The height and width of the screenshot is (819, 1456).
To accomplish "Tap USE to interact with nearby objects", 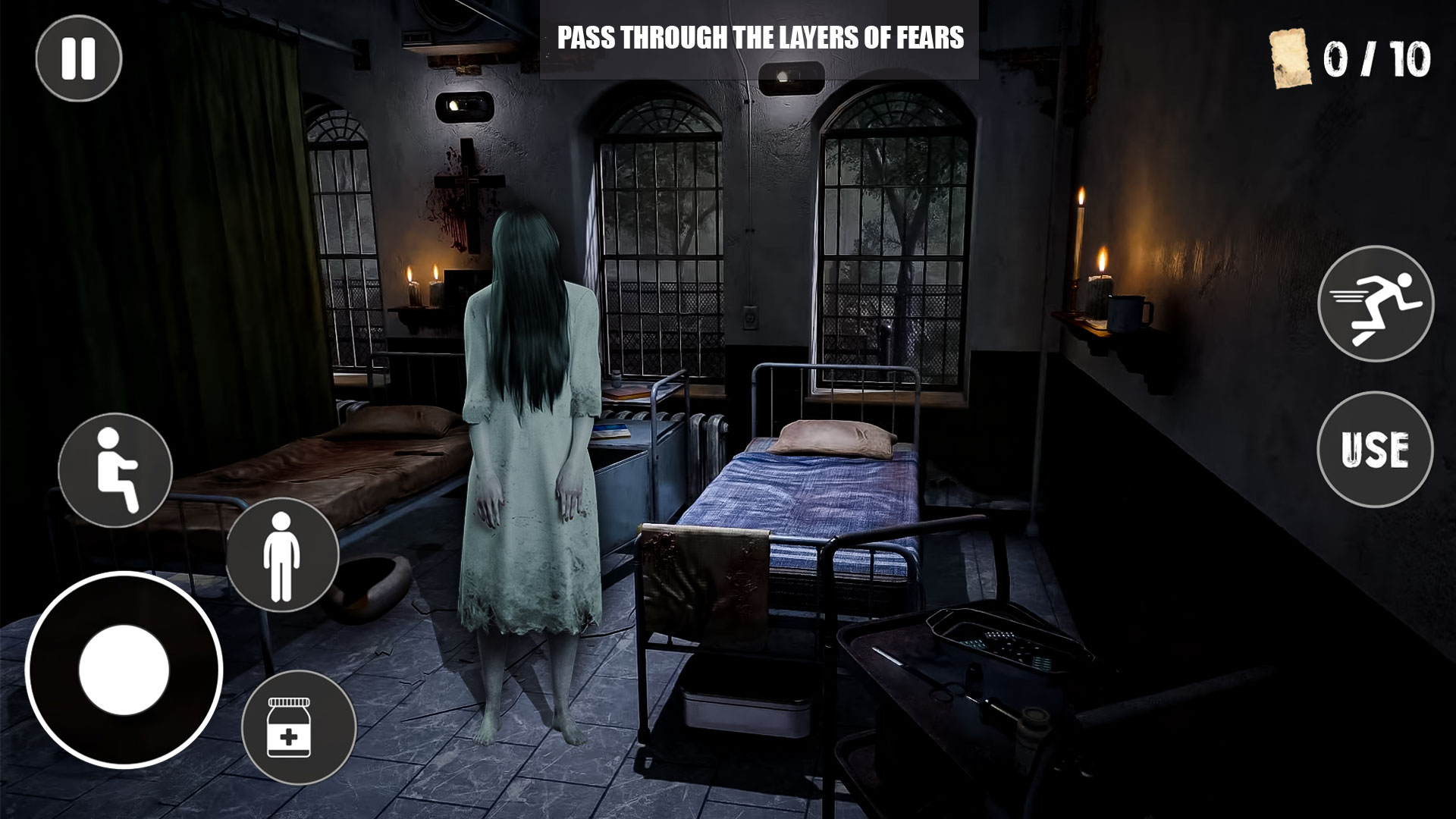I will [1375, 447].
